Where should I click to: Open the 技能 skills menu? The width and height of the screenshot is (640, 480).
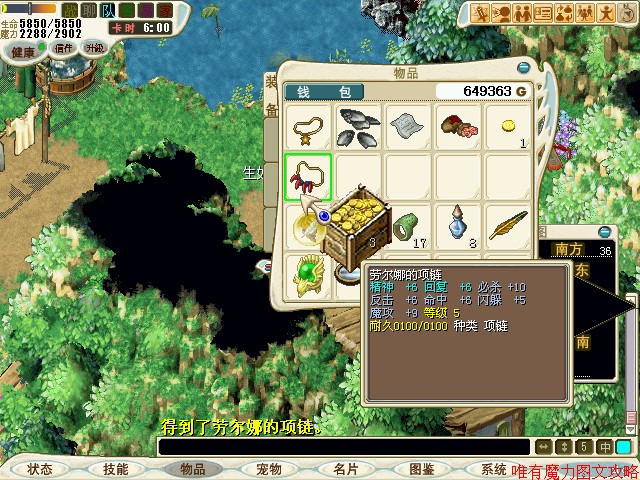tap(115, 468)
